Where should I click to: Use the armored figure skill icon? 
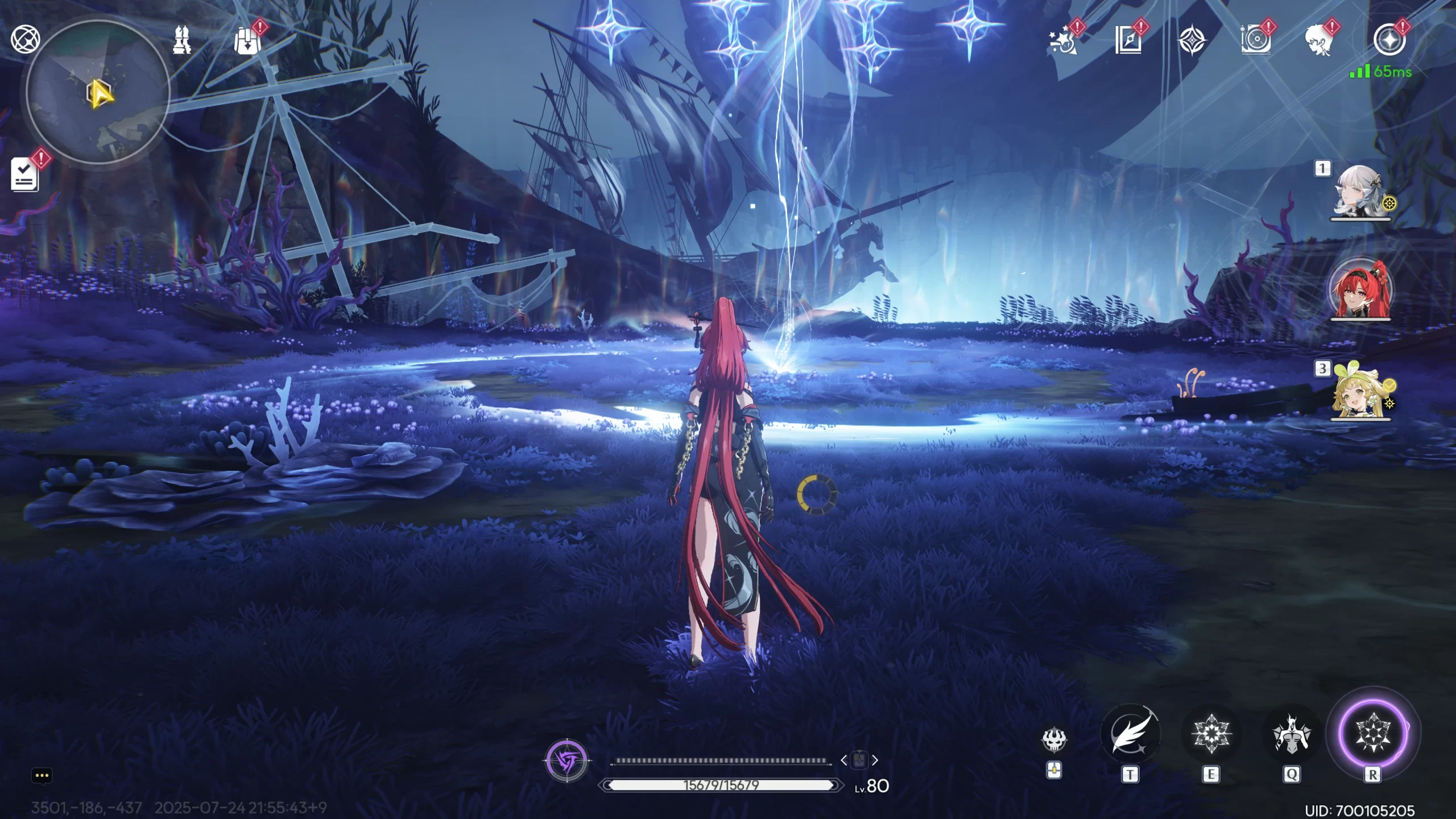1291,734
